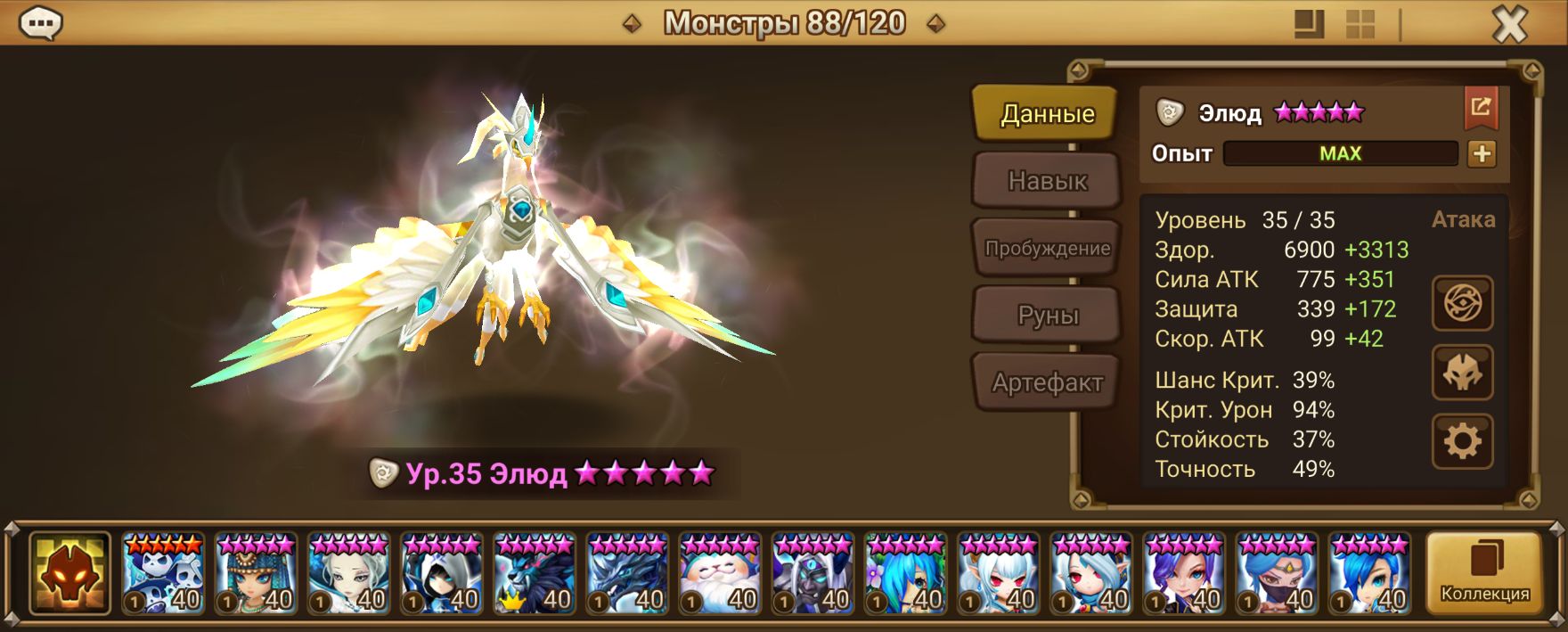Select the golden monster mask filter icon
Image resolution: width=1568 pixels, height=632 pixels.
[x=69, y=573]
